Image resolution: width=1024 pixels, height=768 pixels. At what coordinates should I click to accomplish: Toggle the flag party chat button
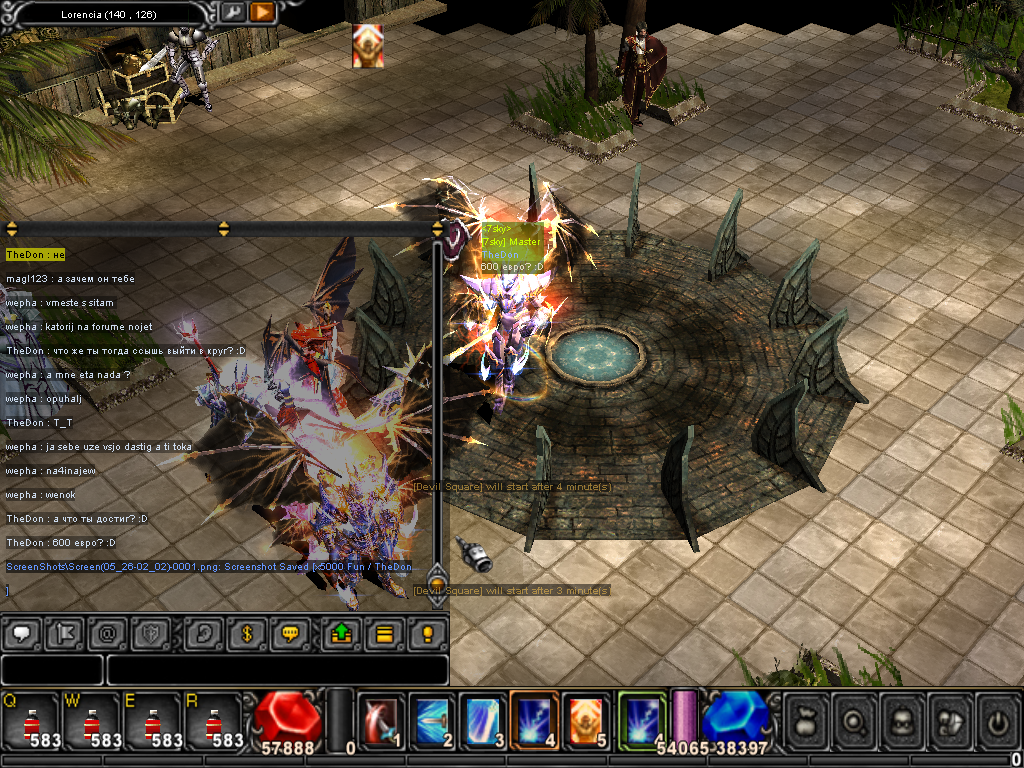(65, 633)
